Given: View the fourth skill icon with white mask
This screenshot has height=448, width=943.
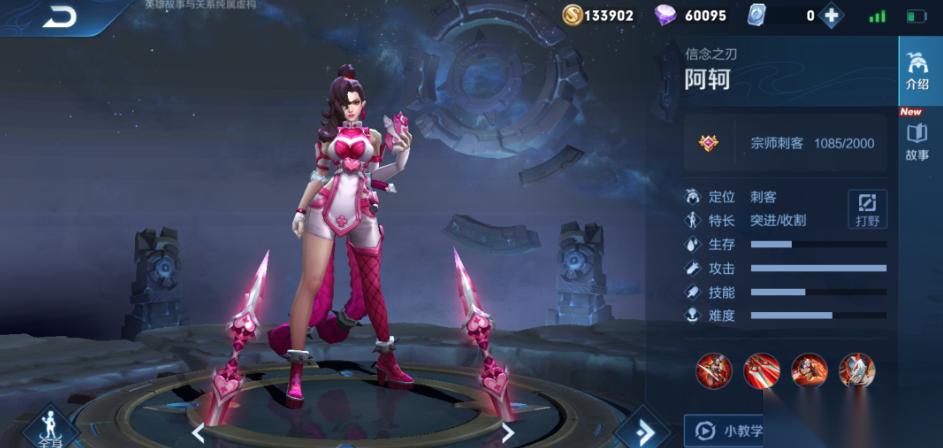Looking at the screenshot, I should tap(857, 370).
